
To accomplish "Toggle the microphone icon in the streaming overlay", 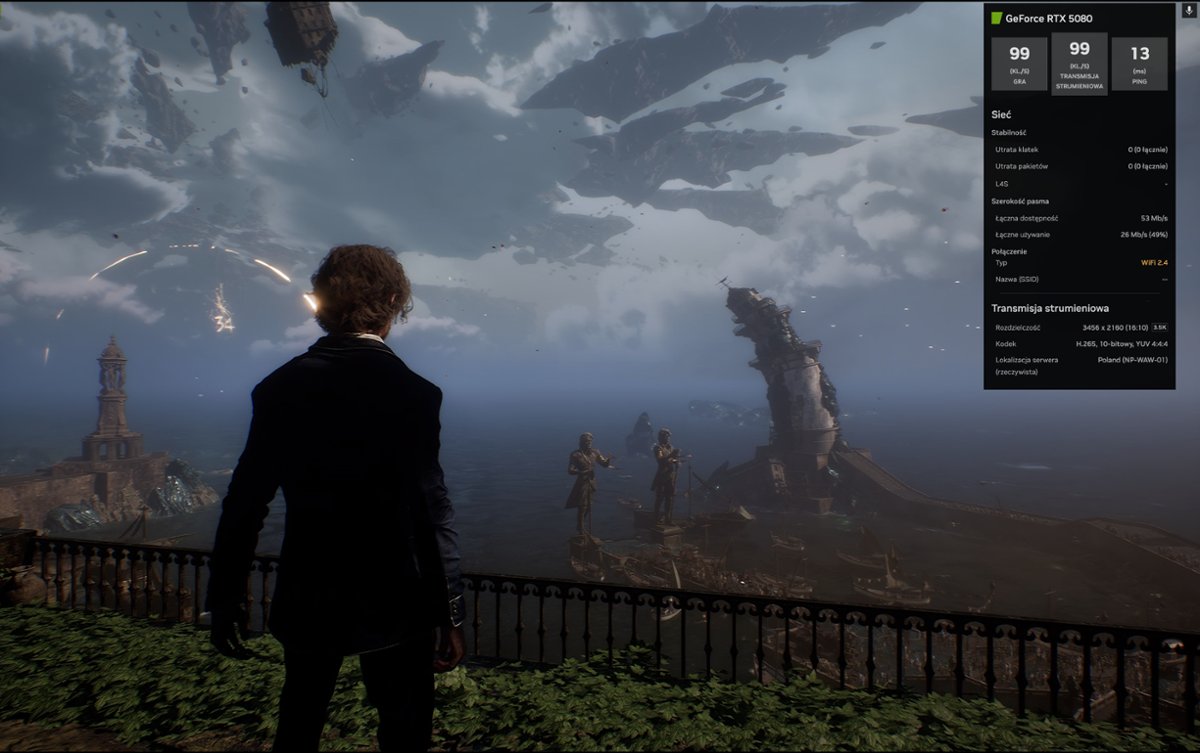I will 1189,11.
